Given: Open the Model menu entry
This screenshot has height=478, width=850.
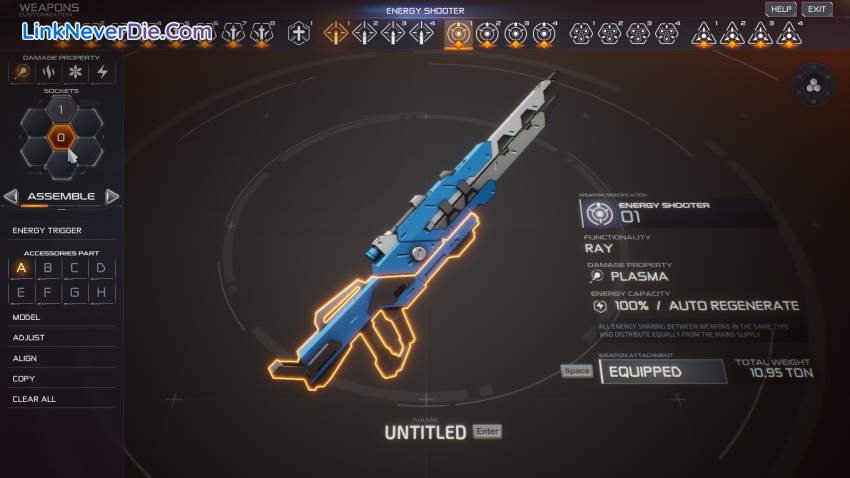Looking at the screenshot, I should click(26, 317).
